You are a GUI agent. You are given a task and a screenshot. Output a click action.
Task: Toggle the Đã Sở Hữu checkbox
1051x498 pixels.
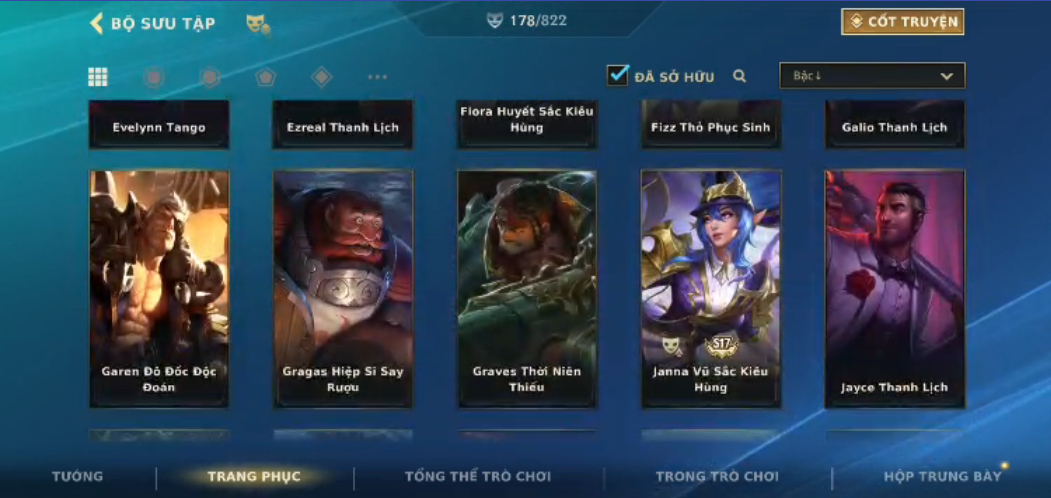pos(618,75)
